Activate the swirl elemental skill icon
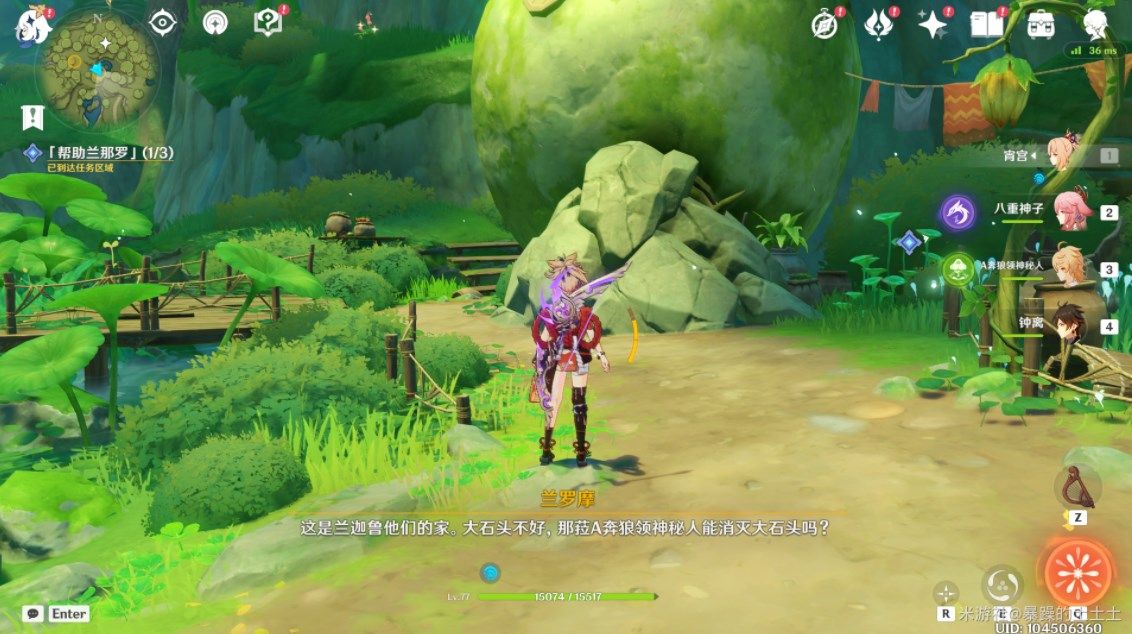Screen dimensions: 1132x634 point(1001,585)
